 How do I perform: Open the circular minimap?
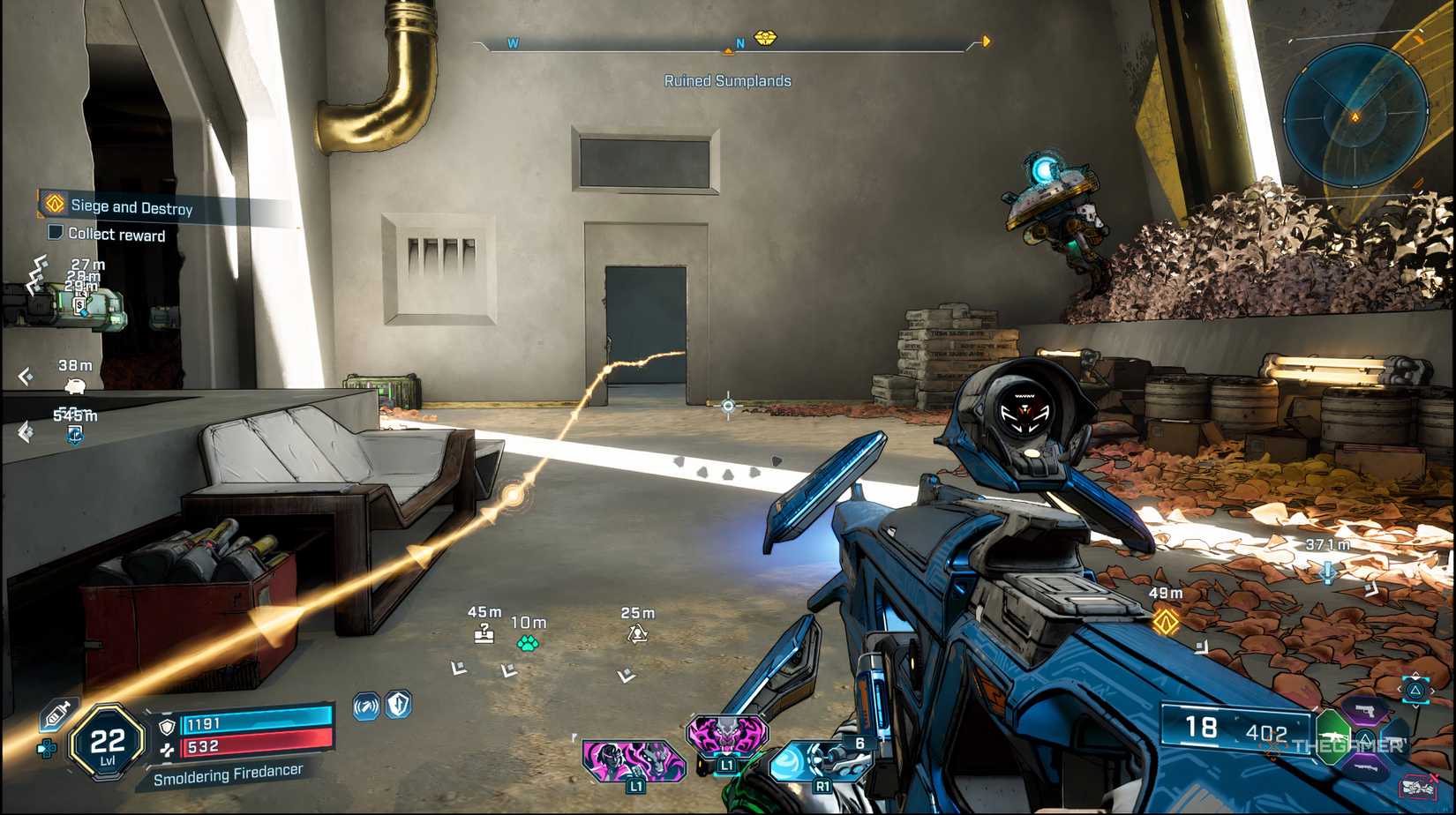1355,116
